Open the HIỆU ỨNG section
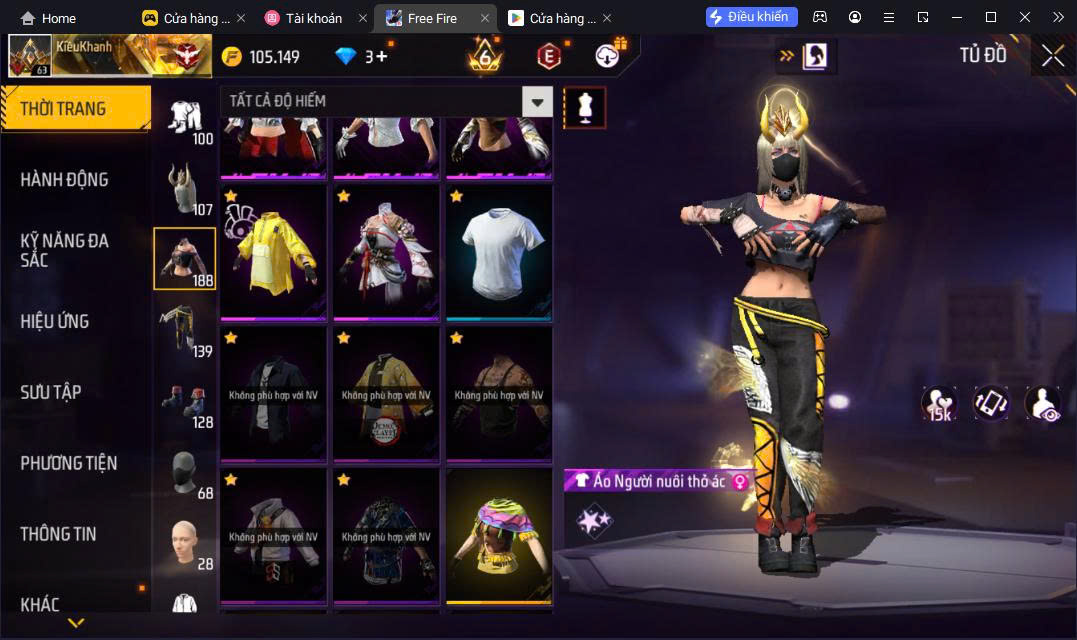Screen dimensions: 1077x640 pos(55,321)
